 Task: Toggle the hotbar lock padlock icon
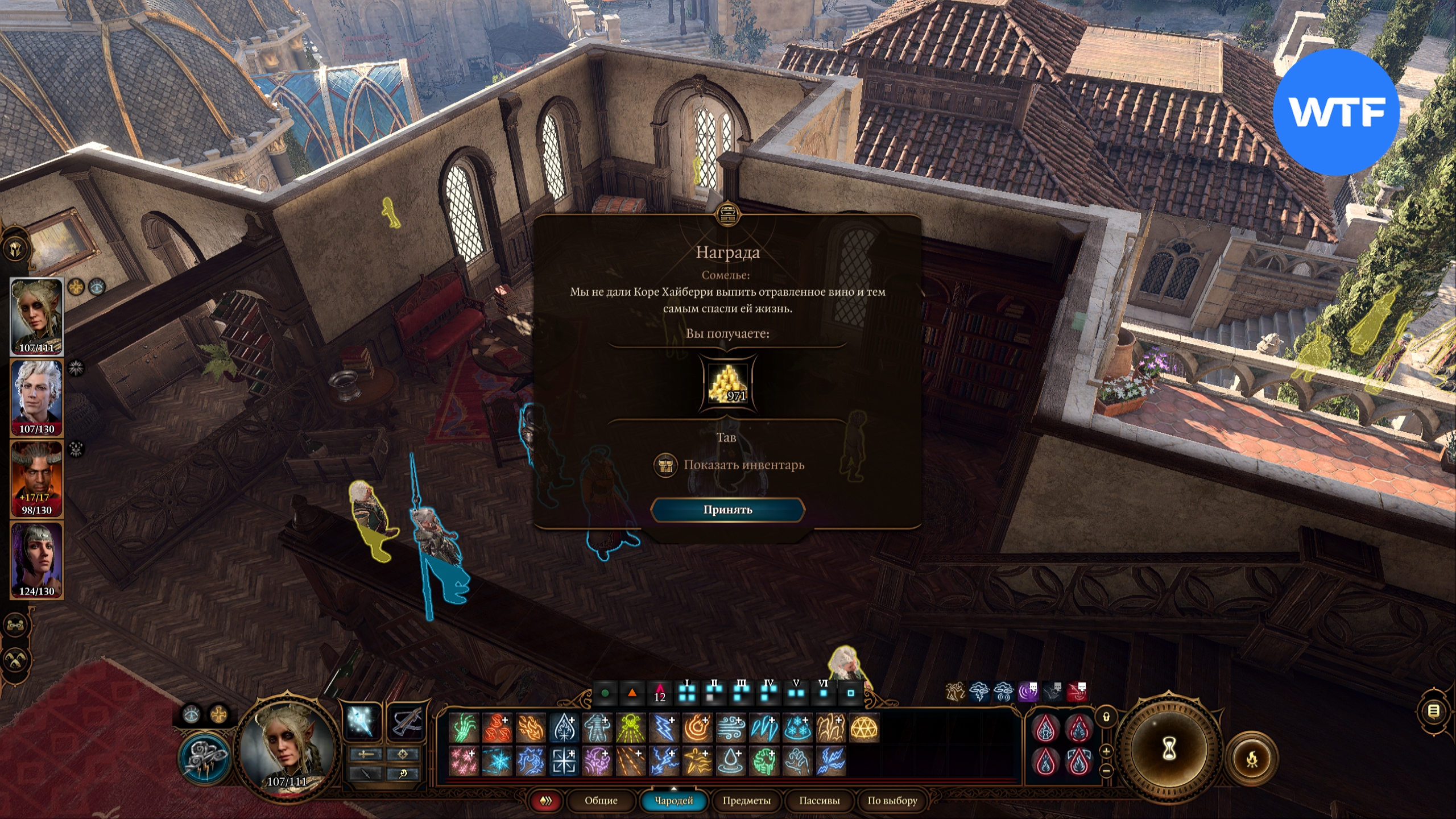point(1106,717)
